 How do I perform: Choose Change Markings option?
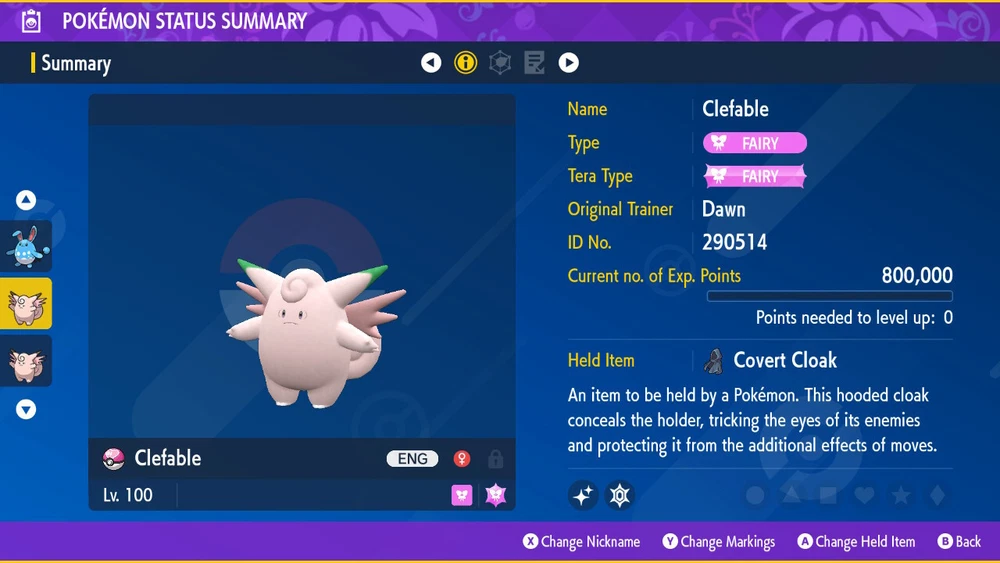[718, 542]
